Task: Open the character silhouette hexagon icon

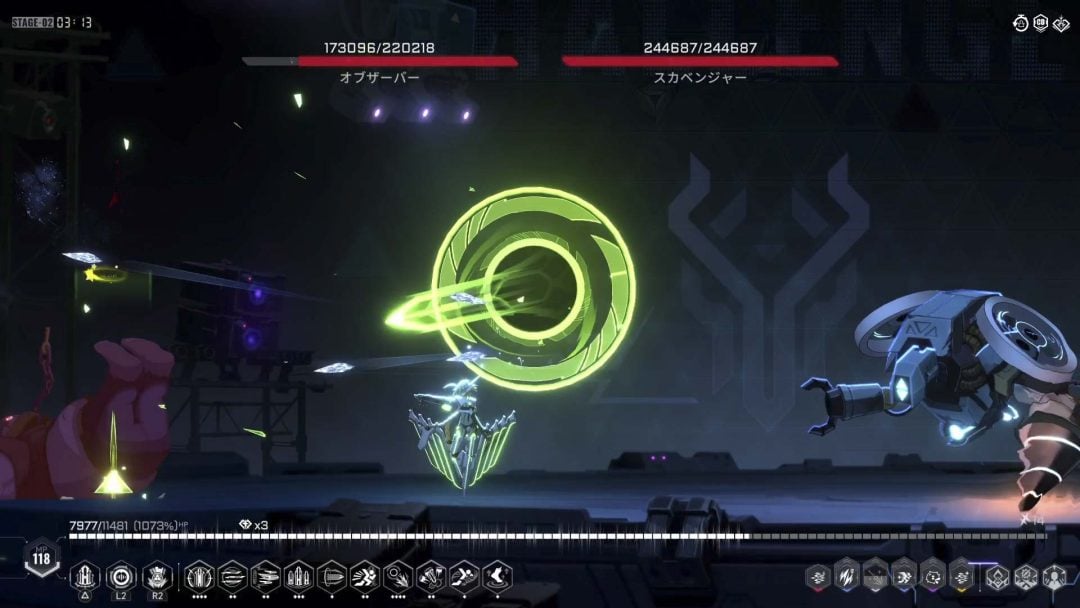Action: [1054, 576]
